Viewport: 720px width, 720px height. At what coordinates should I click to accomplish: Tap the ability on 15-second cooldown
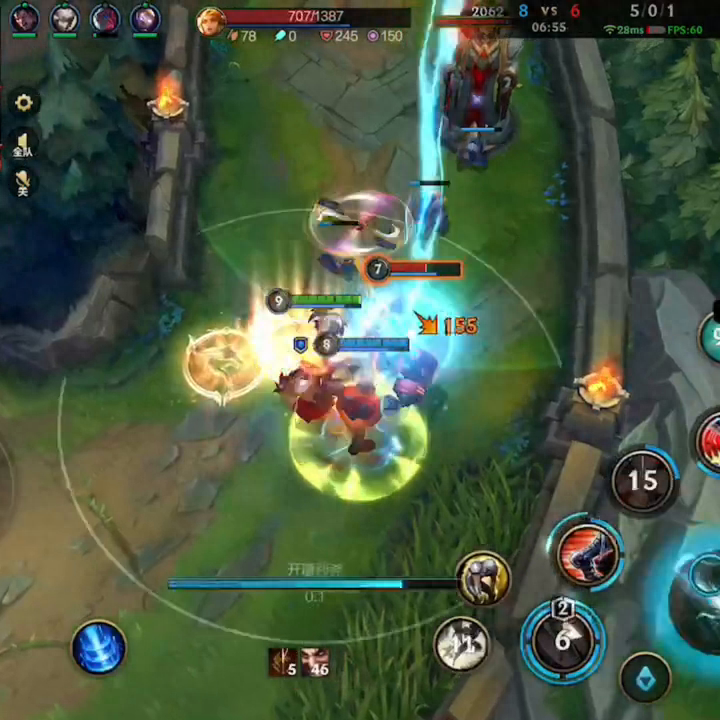(642, 481)
